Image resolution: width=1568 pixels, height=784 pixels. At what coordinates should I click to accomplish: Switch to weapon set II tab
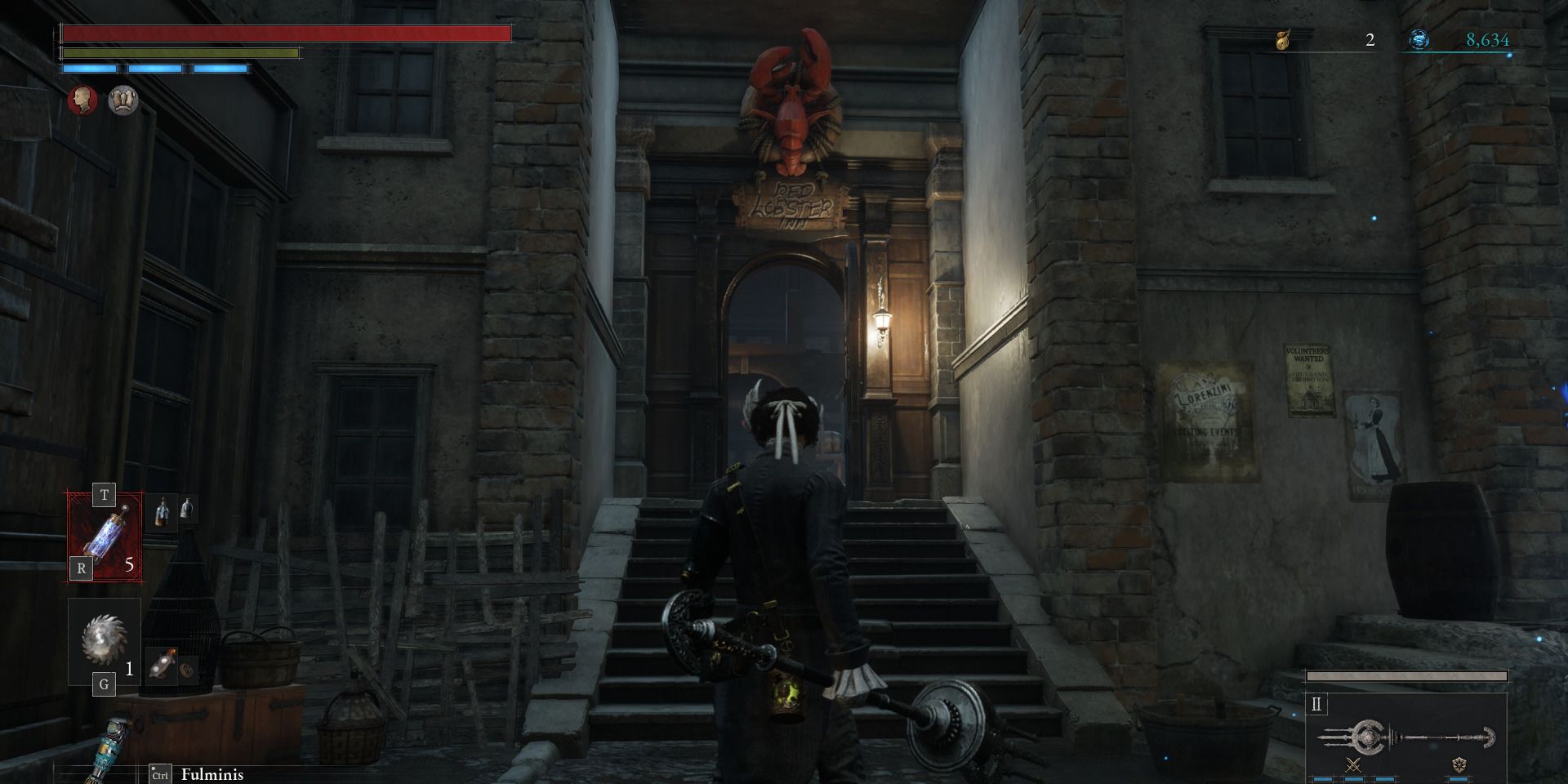1316,702
